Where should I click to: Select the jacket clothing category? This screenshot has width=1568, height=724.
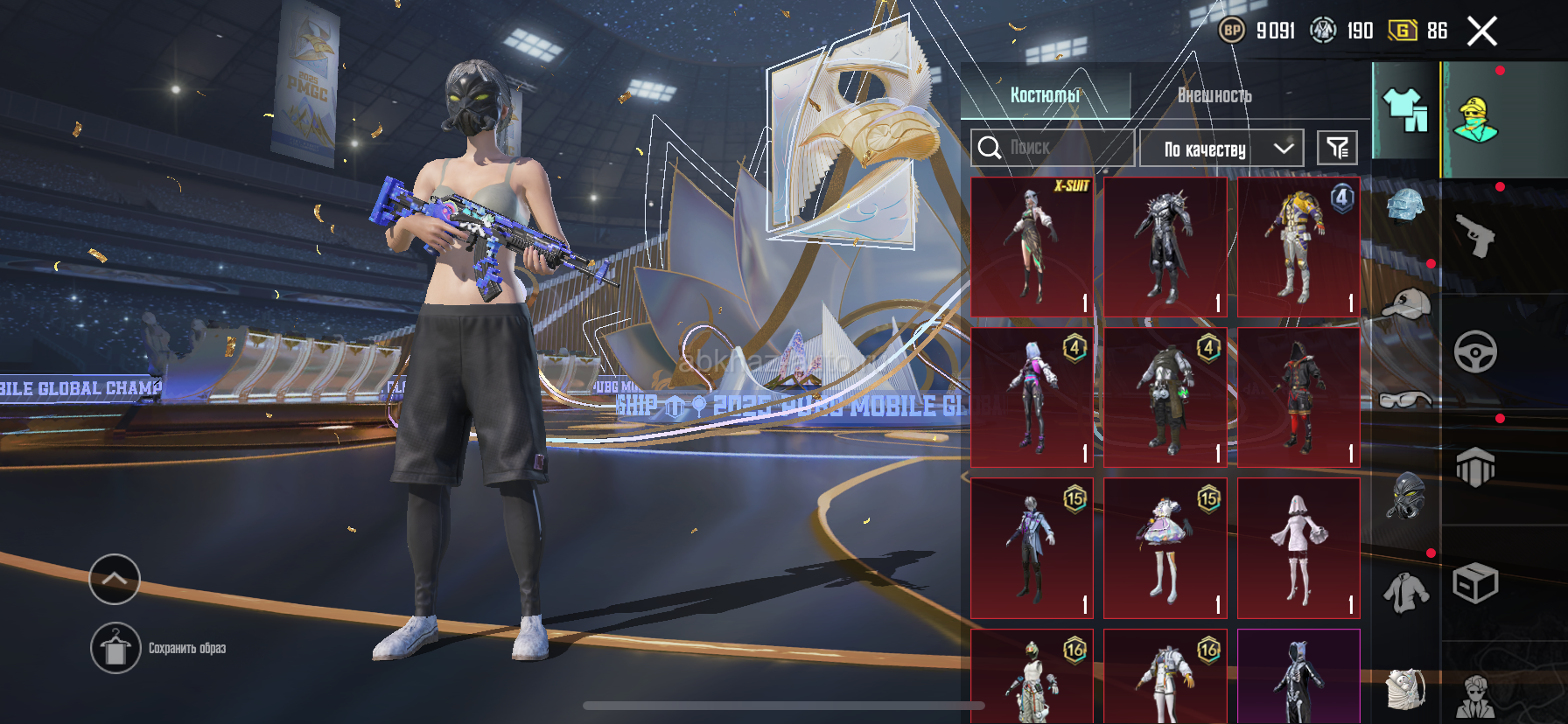[1405, 593]
